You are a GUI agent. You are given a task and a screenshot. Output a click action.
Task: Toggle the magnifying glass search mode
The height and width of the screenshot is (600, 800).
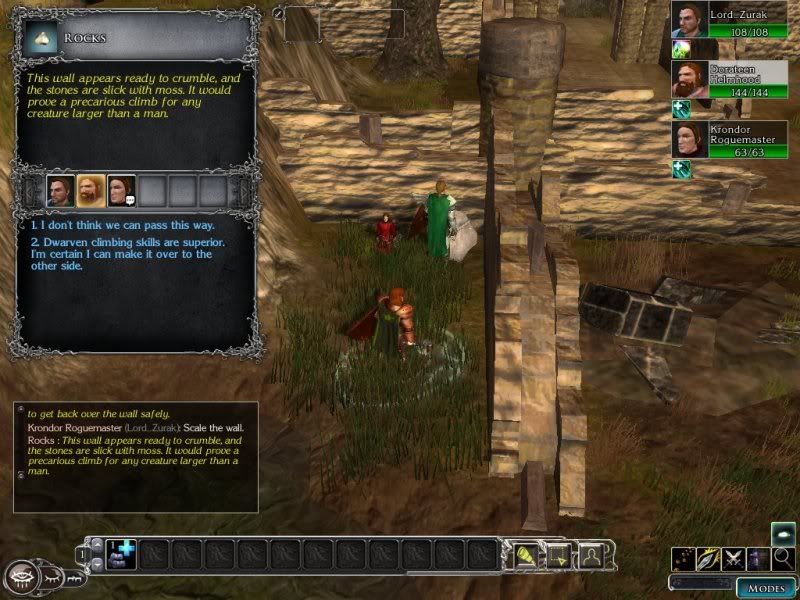click(x=784, y=559)
